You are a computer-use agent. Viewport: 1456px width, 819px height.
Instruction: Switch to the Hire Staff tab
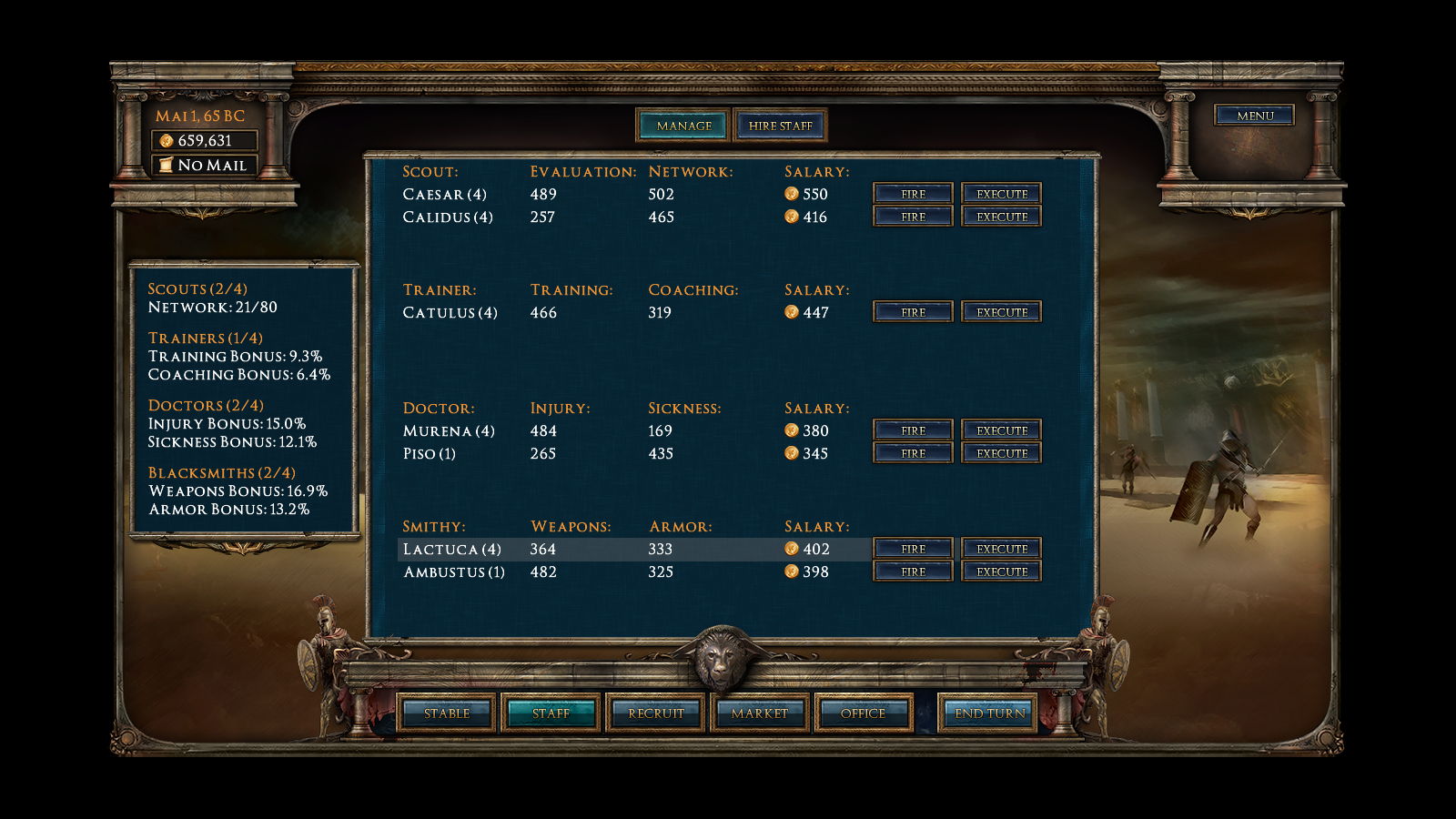pyautogui.click(x=780, y=126)
